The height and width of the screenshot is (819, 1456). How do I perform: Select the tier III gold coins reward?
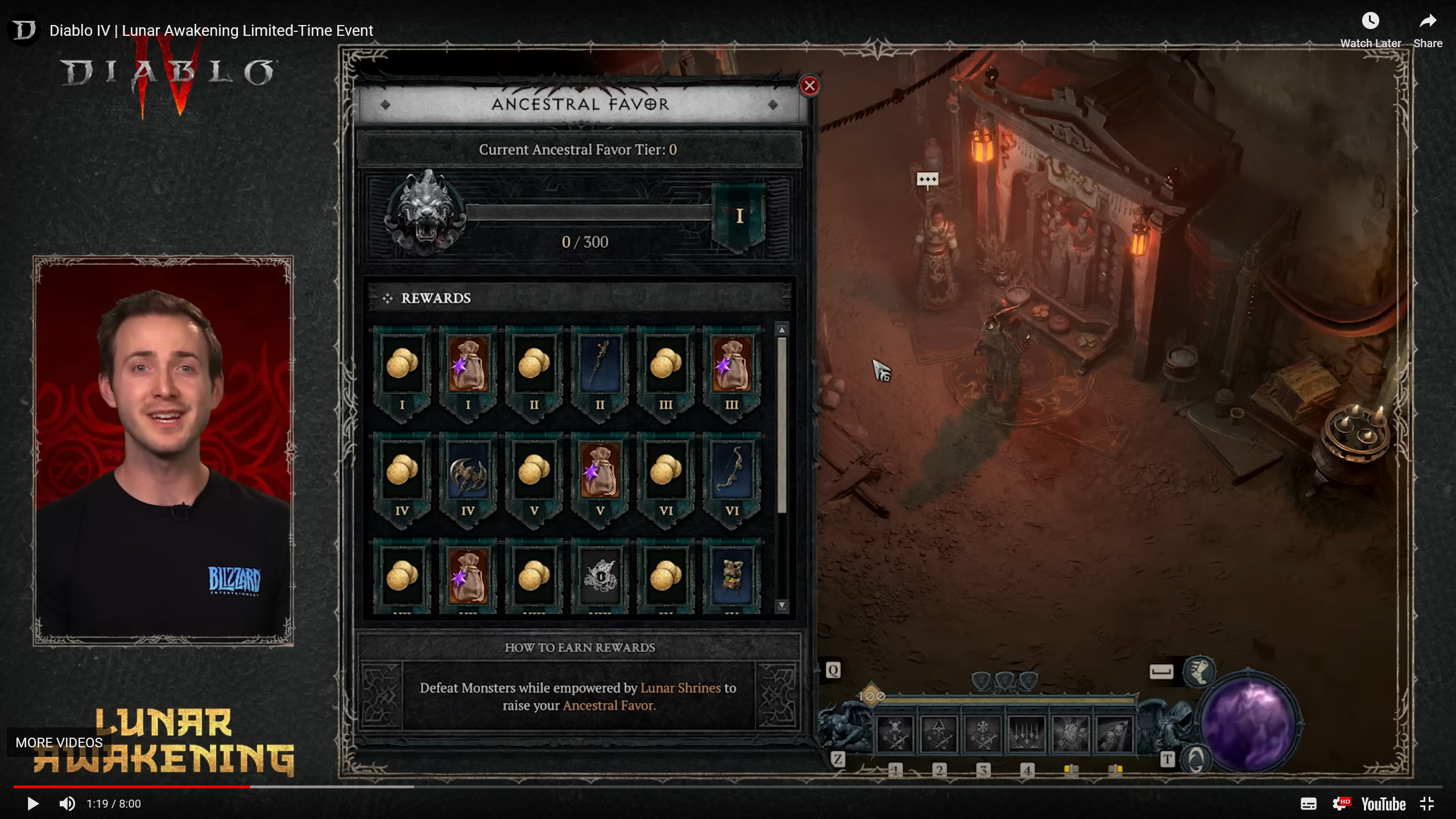coord(665,365)
